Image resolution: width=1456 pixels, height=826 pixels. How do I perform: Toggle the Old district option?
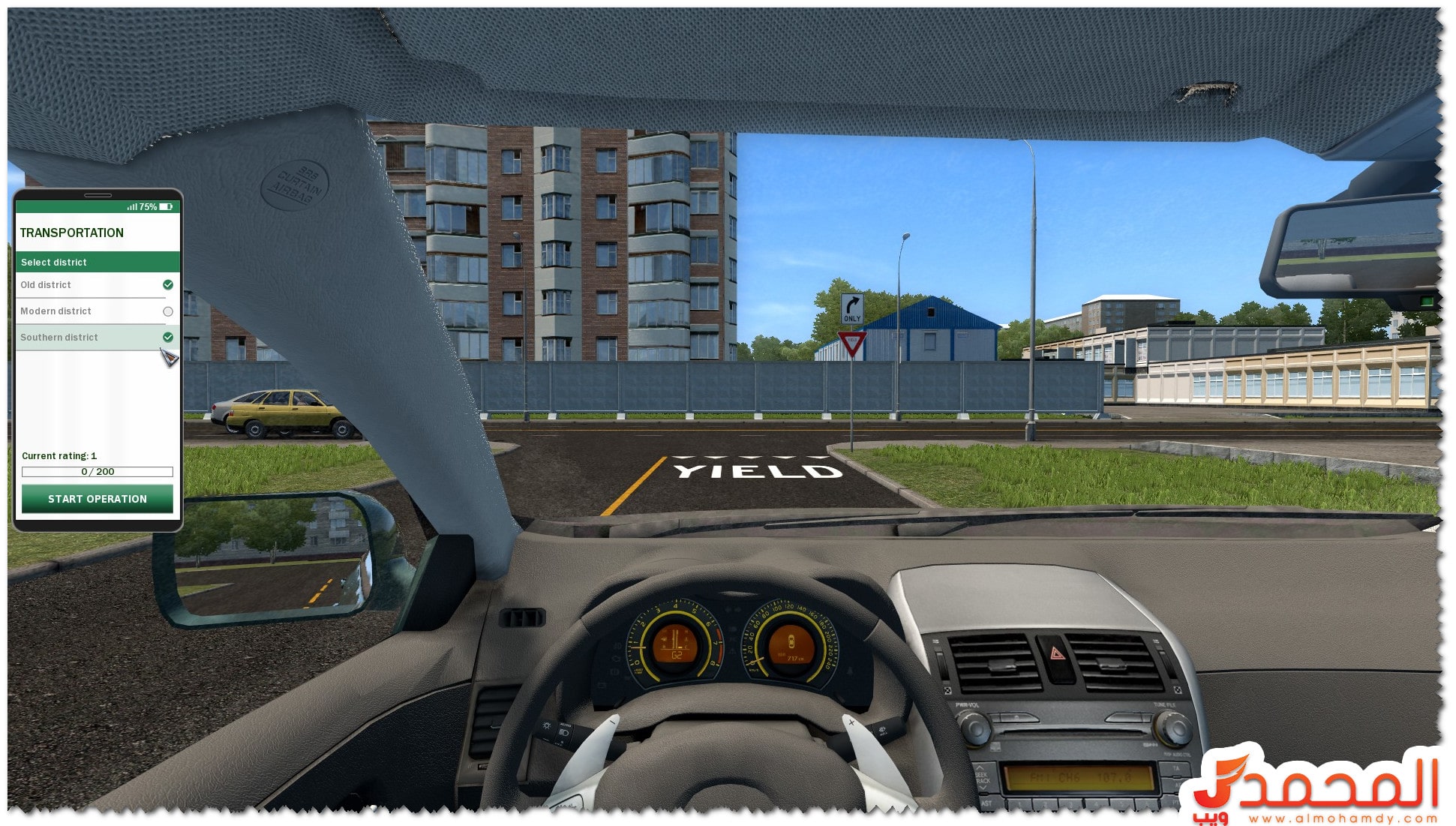point(167,285)
